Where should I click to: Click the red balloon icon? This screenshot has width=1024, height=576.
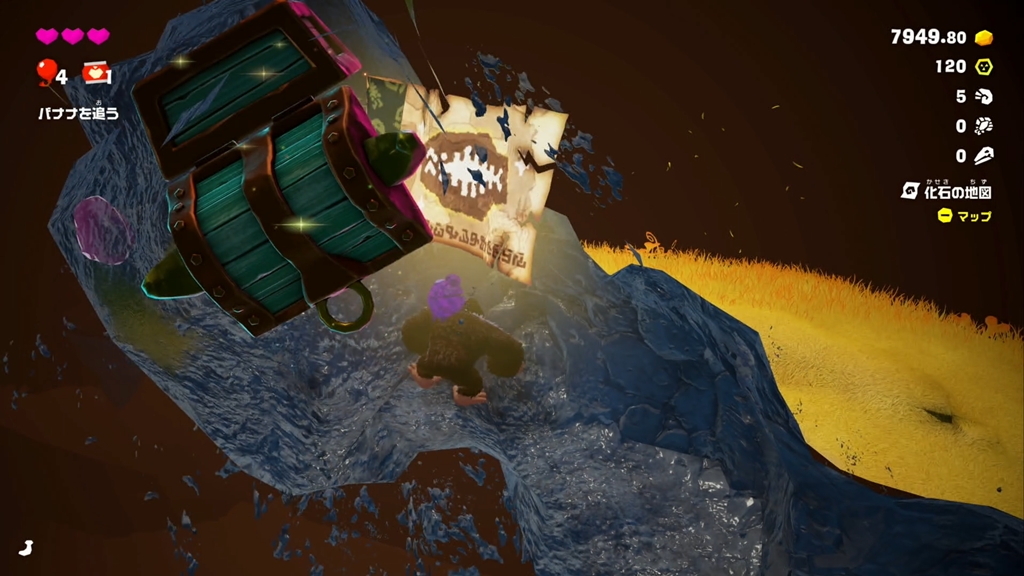(46, 72)
